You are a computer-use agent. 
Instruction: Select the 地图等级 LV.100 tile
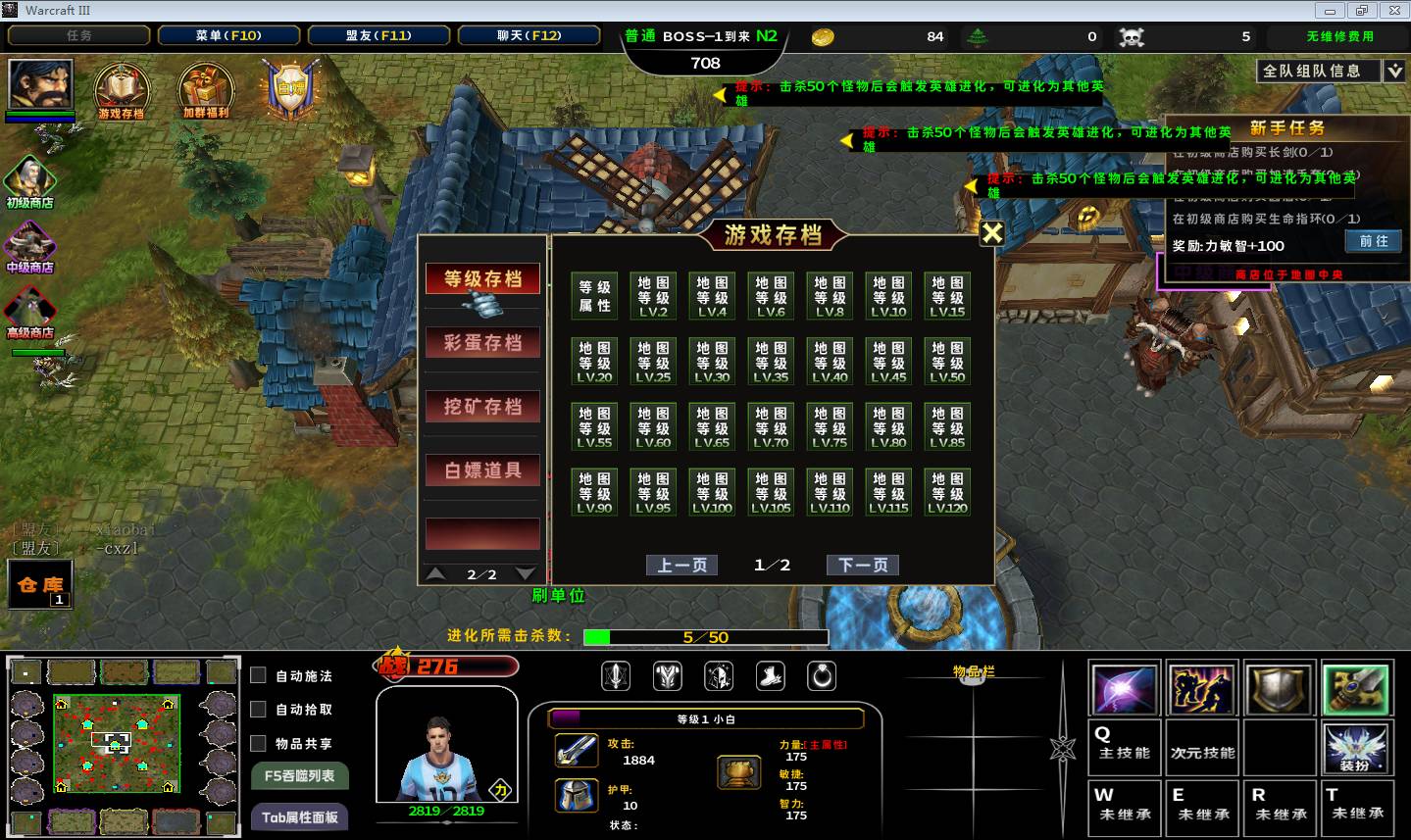[x=712, y=492]
